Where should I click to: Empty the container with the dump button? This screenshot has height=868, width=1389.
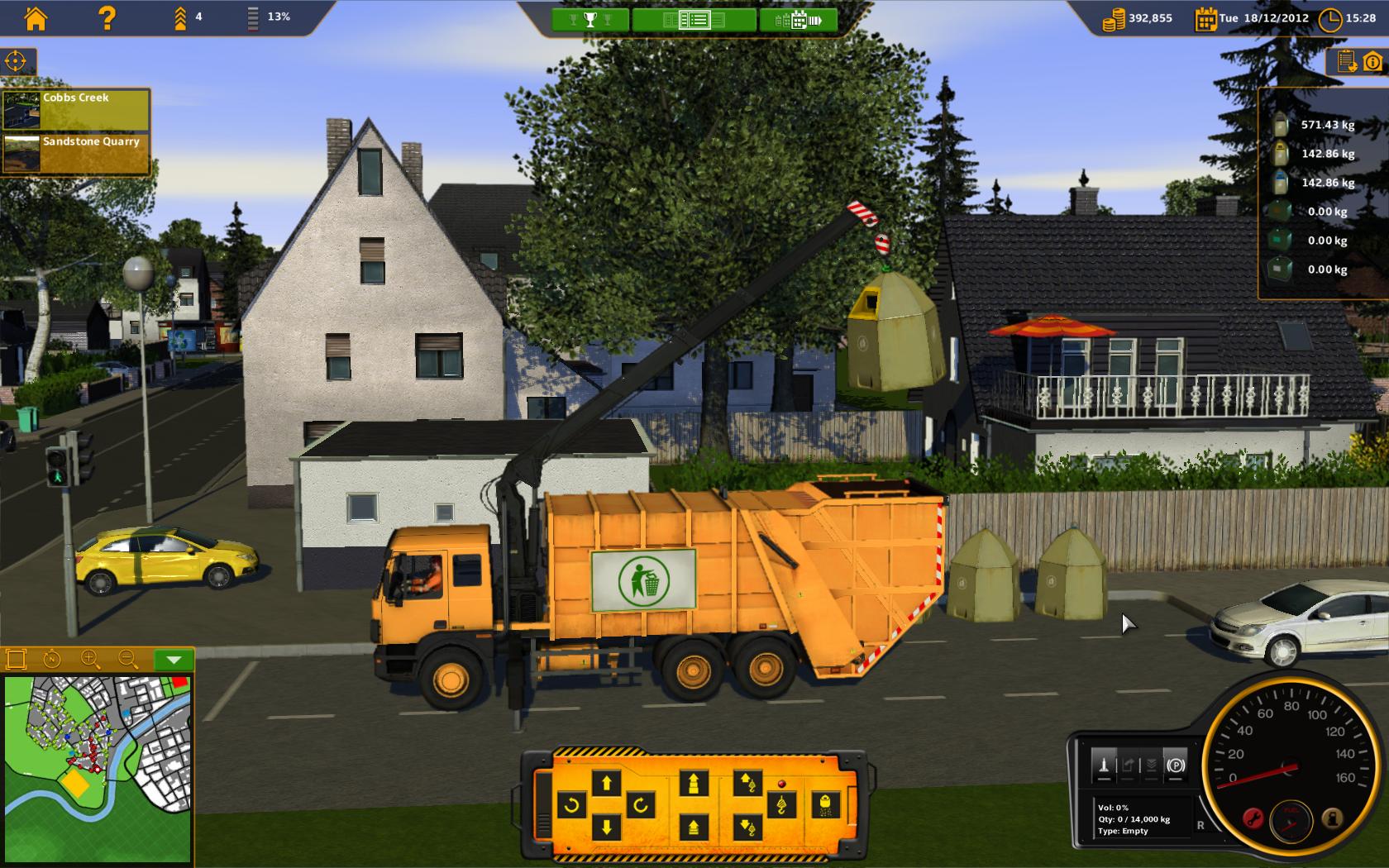[x=825, y=804]
